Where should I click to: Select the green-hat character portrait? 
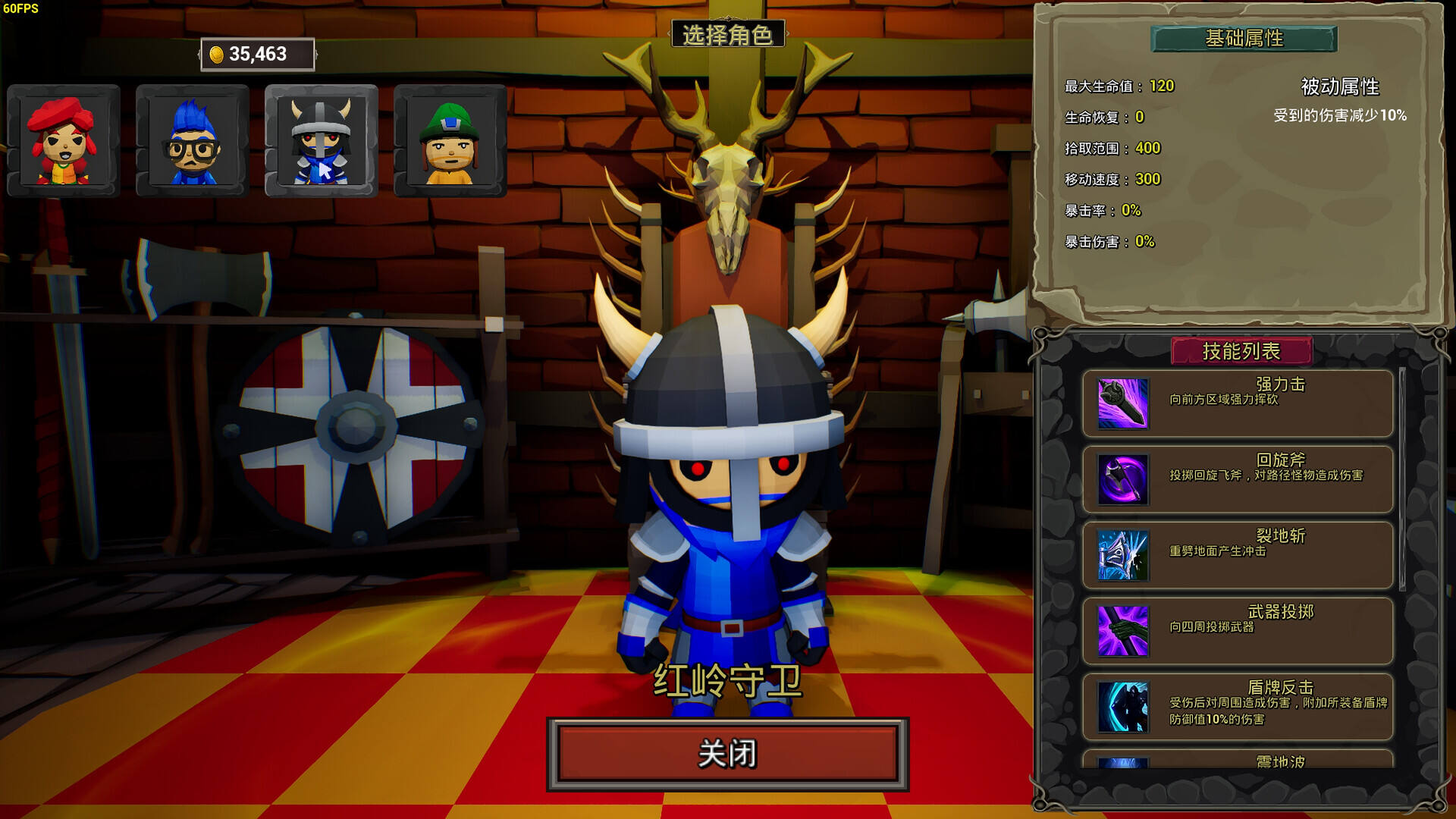coord(450,141)
